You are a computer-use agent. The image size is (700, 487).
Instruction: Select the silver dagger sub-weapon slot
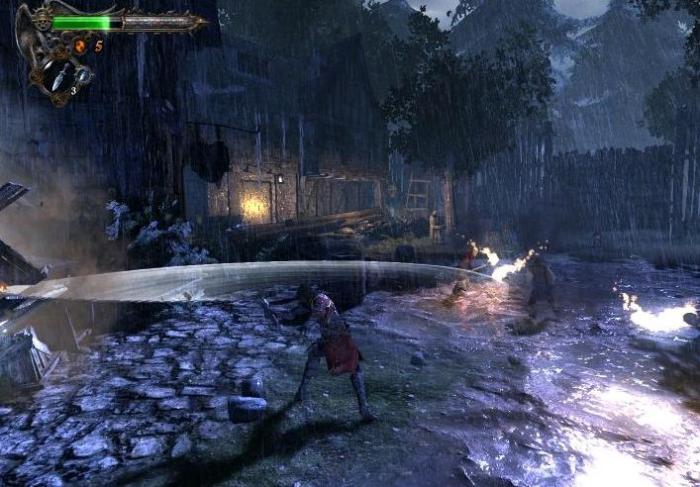(x=58, y=76)
